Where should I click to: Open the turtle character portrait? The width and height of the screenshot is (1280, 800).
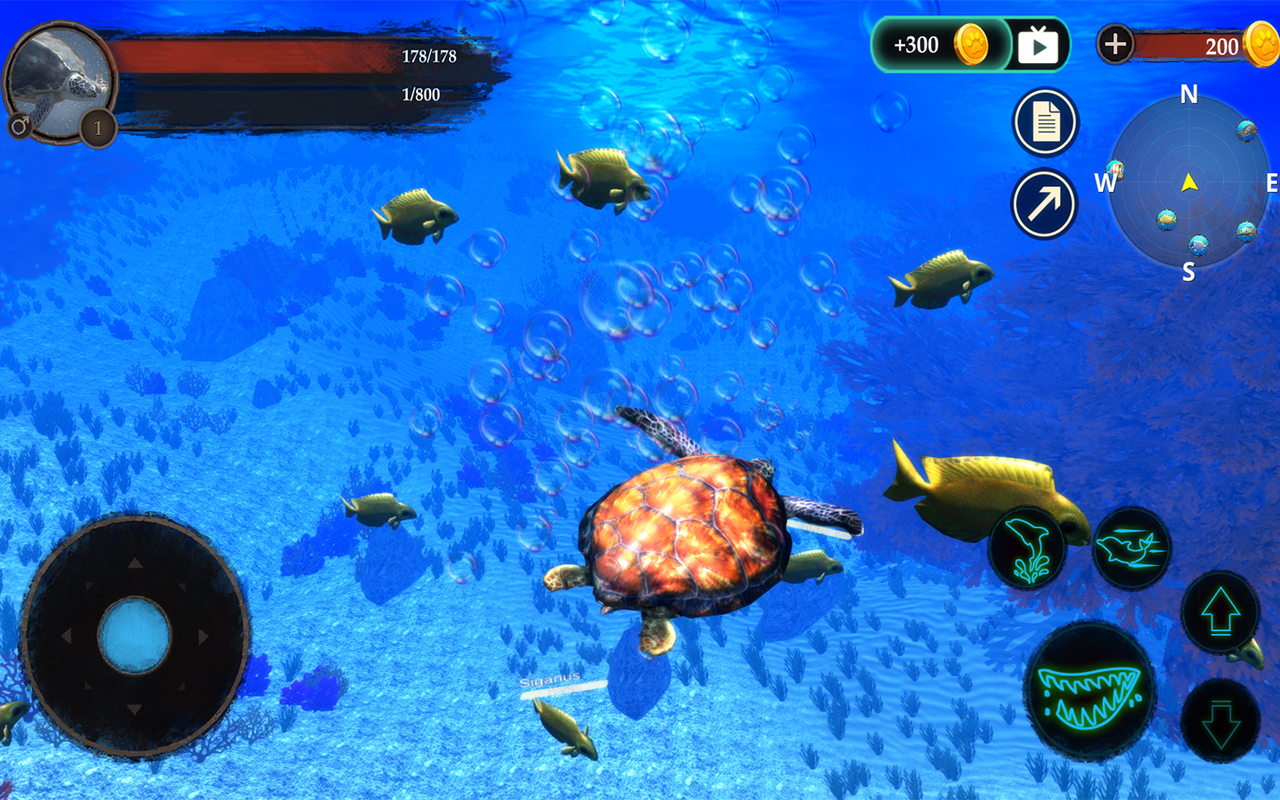tap(58, 80)
